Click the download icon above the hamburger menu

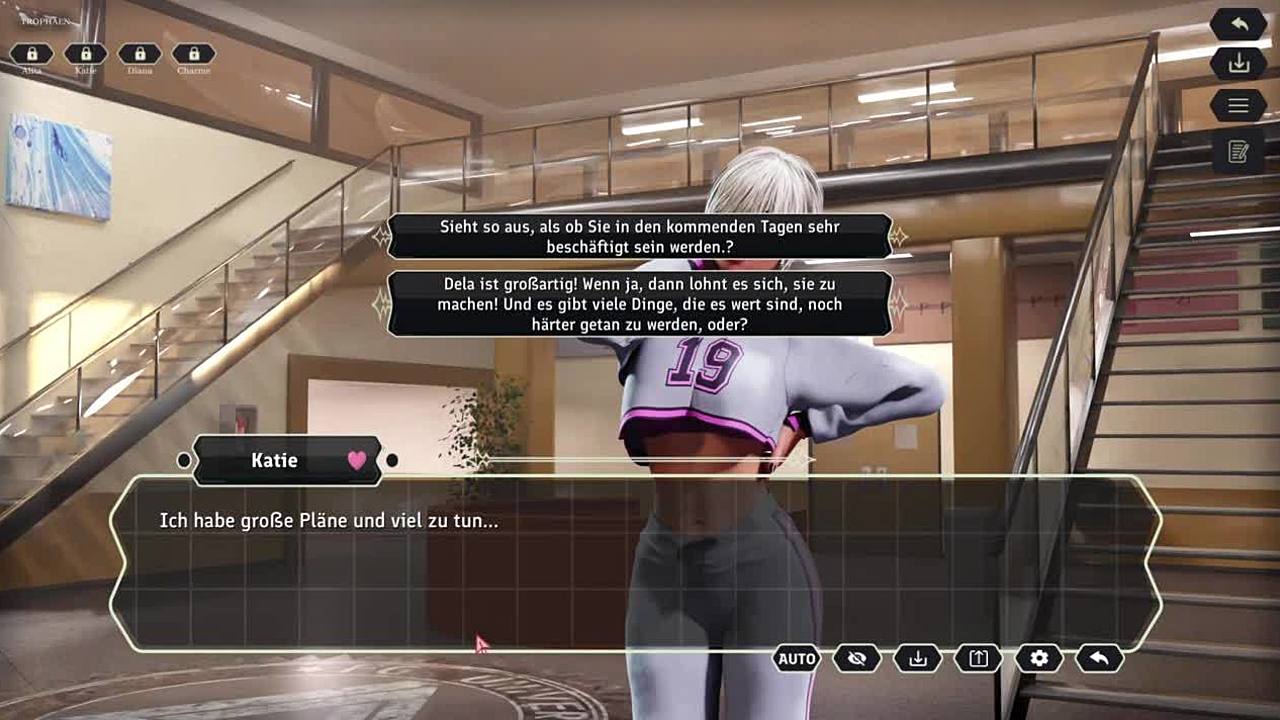coord(1238,64)
